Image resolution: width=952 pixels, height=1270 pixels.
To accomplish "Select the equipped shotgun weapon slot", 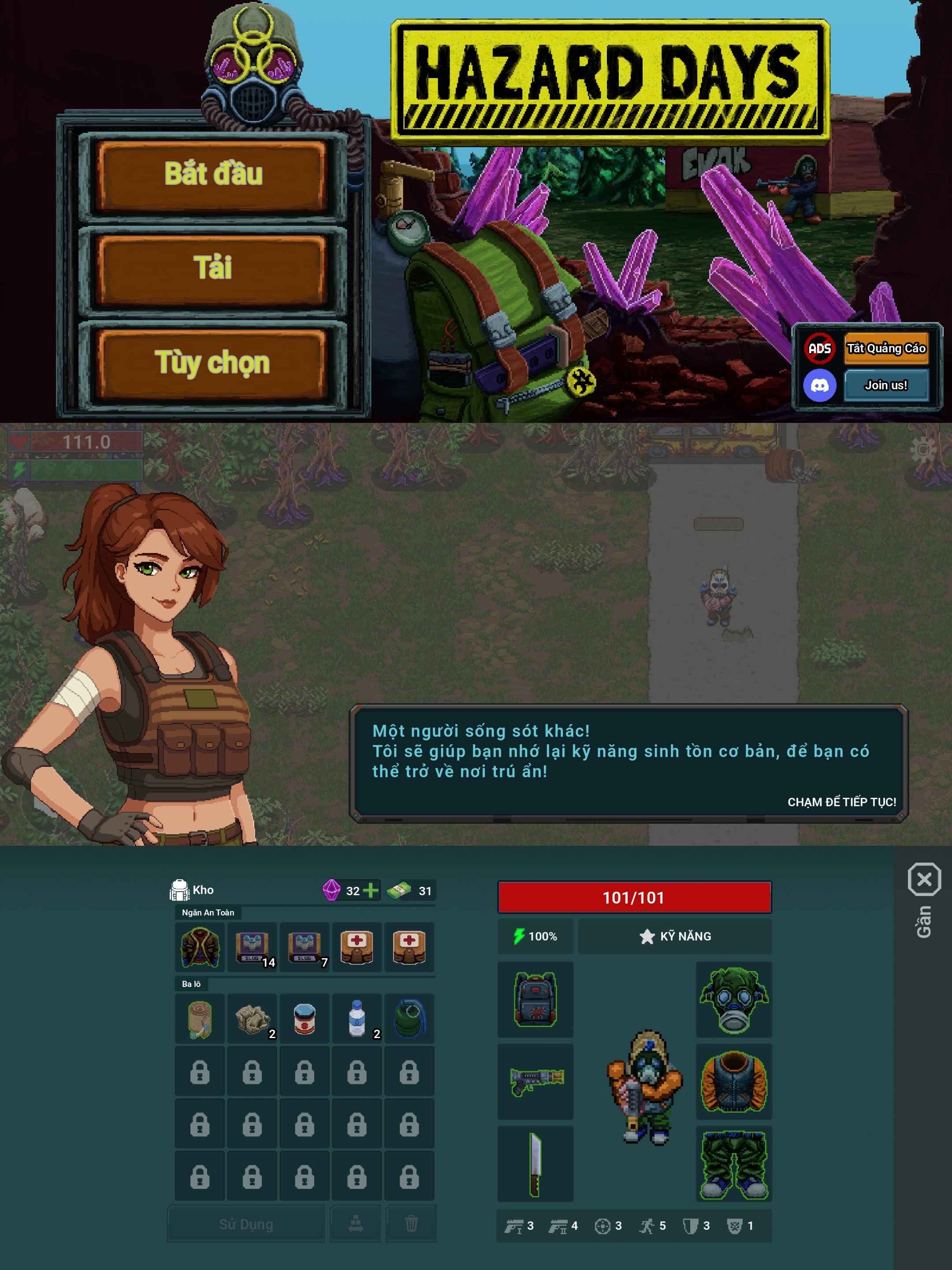I will click(x=535, y=1081).
